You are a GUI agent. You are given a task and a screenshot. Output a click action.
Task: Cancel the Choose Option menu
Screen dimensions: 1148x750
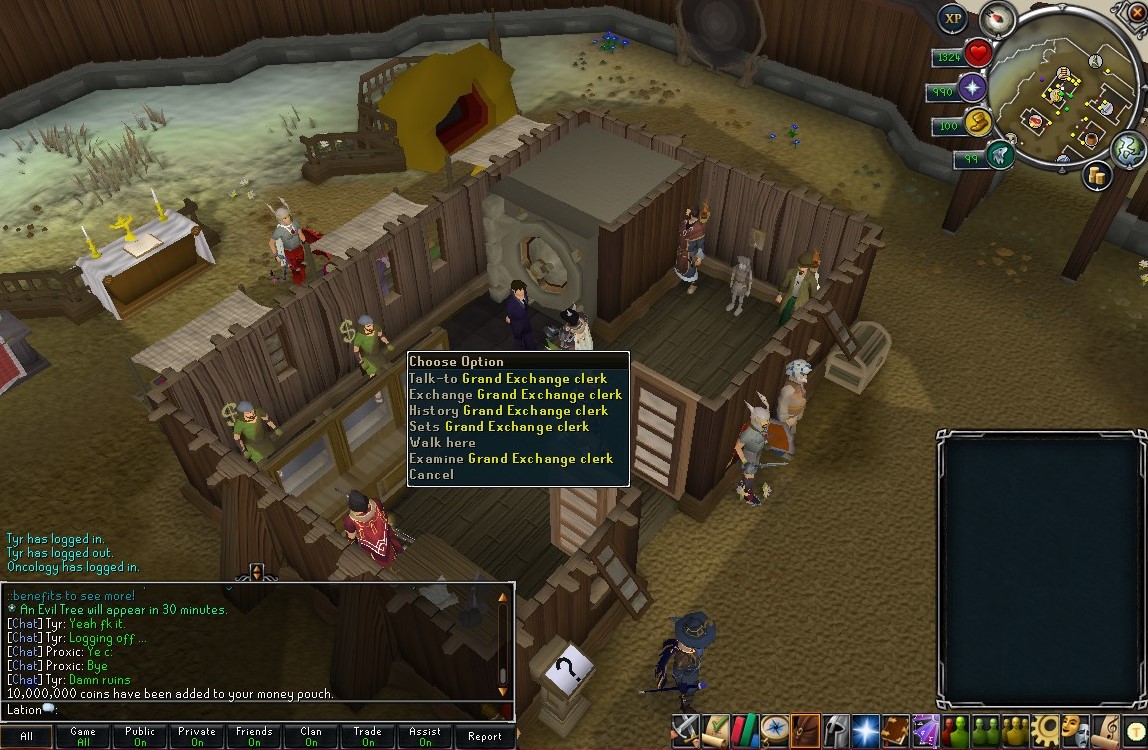coord(431,475)
